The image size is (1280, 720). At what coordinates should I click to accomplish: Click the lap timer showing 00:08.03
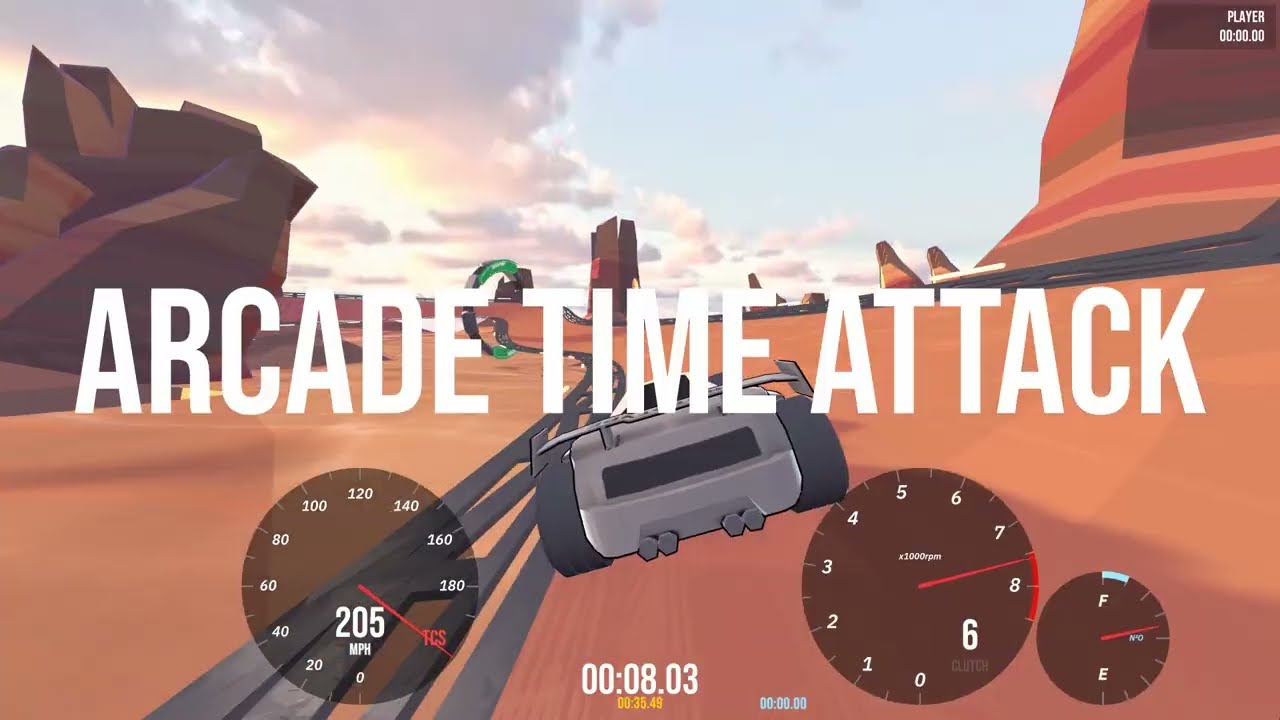coord(641,677)
